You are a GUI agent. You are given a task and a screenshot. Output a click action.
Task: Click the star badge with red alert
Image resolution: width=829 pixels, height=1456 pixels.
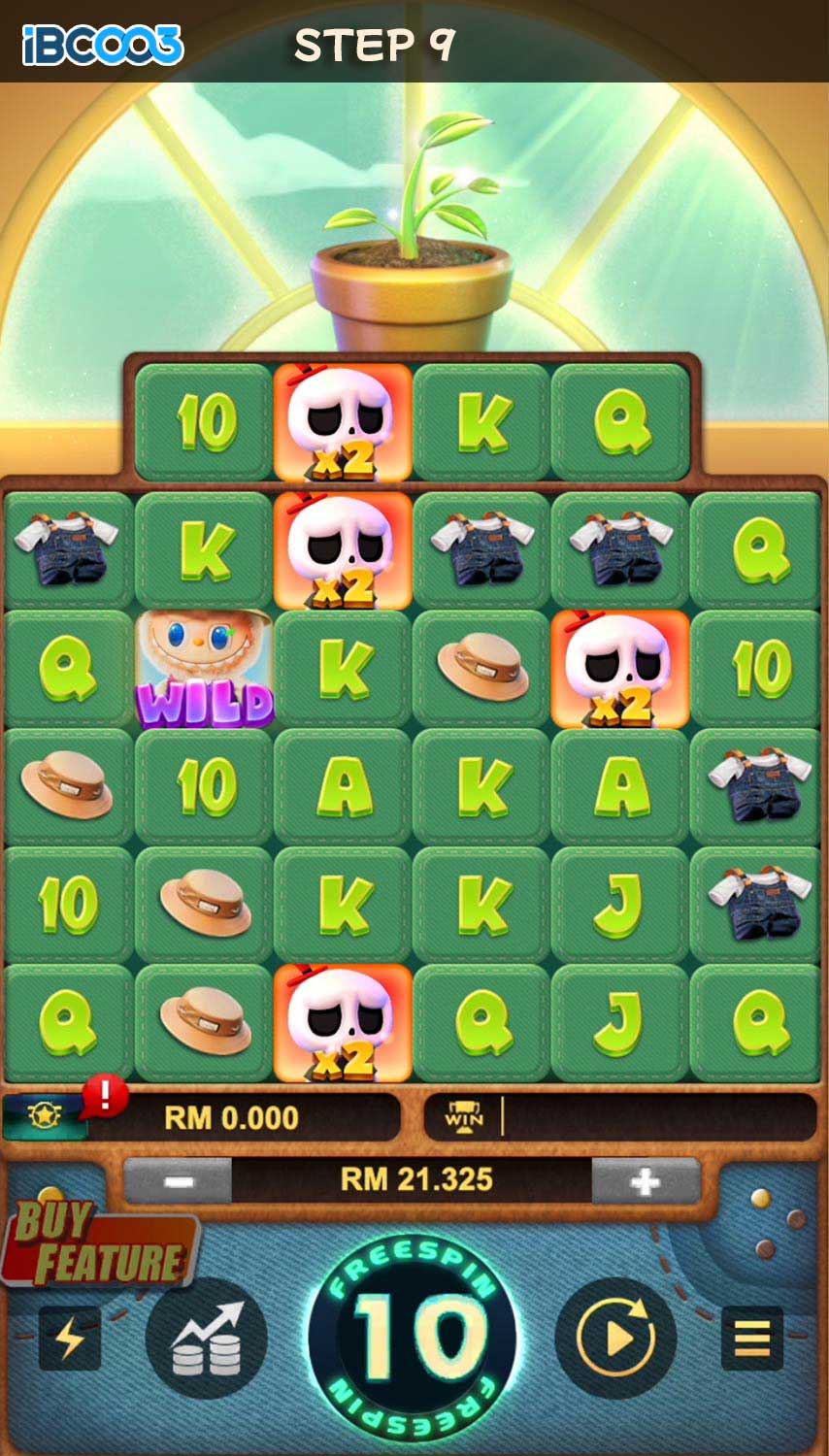pyautogui.click(x=46, y=1117)
